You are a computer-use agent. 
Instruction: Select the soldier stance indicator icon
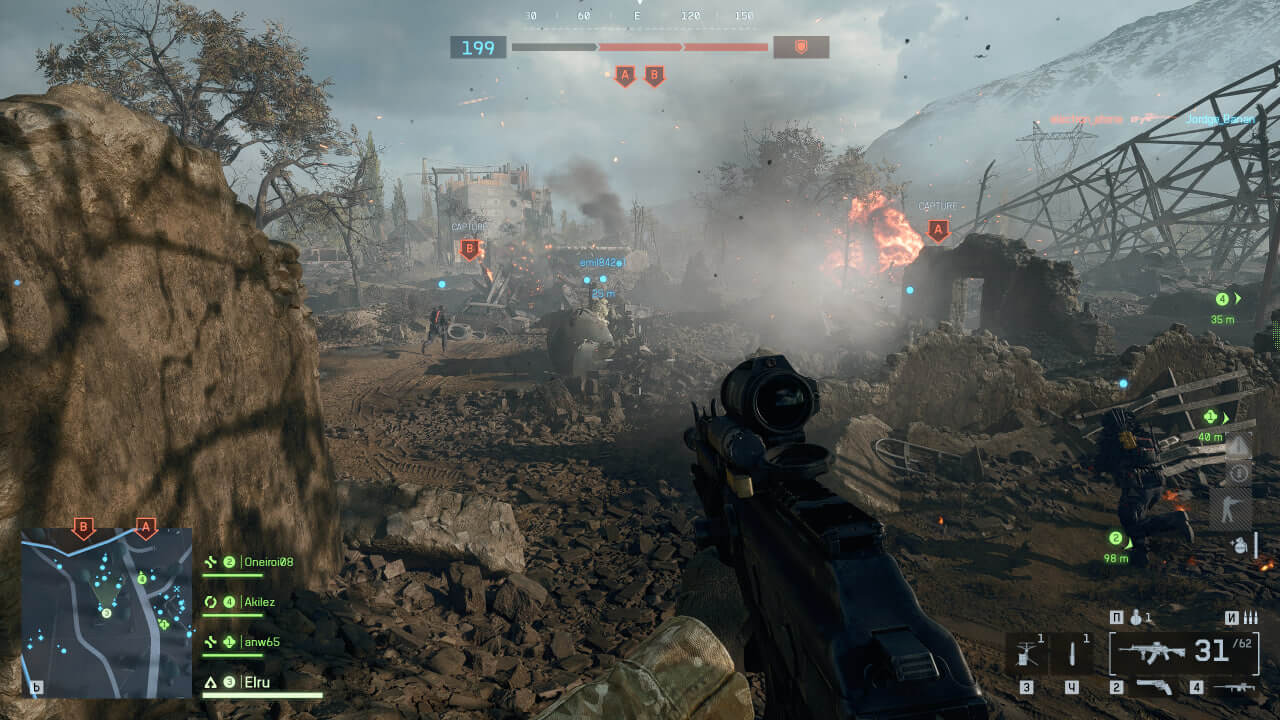point(1229,509)
